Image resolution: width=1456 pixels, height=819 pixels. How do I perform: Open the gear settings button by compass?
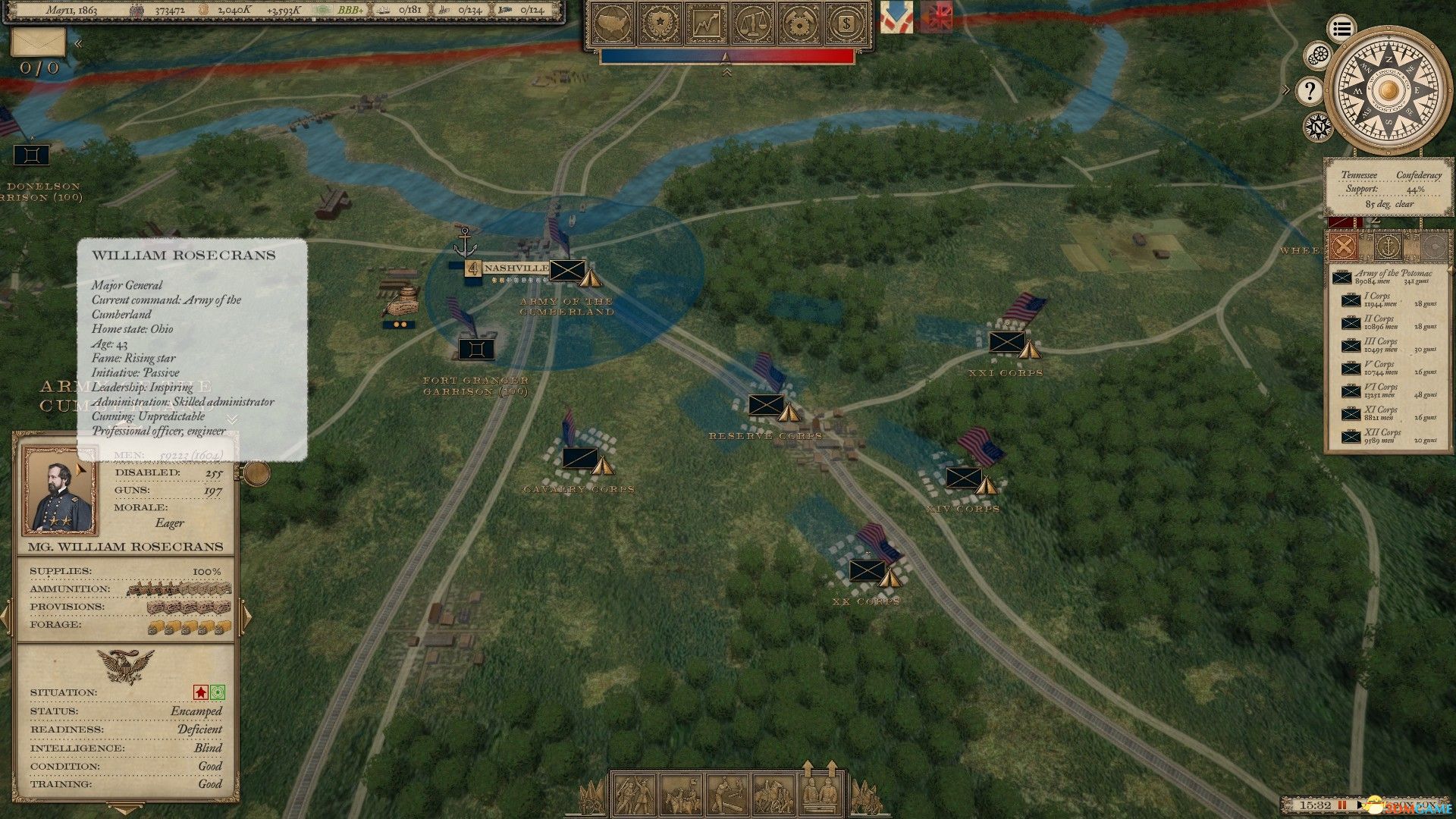click(x=1319, y=55)
